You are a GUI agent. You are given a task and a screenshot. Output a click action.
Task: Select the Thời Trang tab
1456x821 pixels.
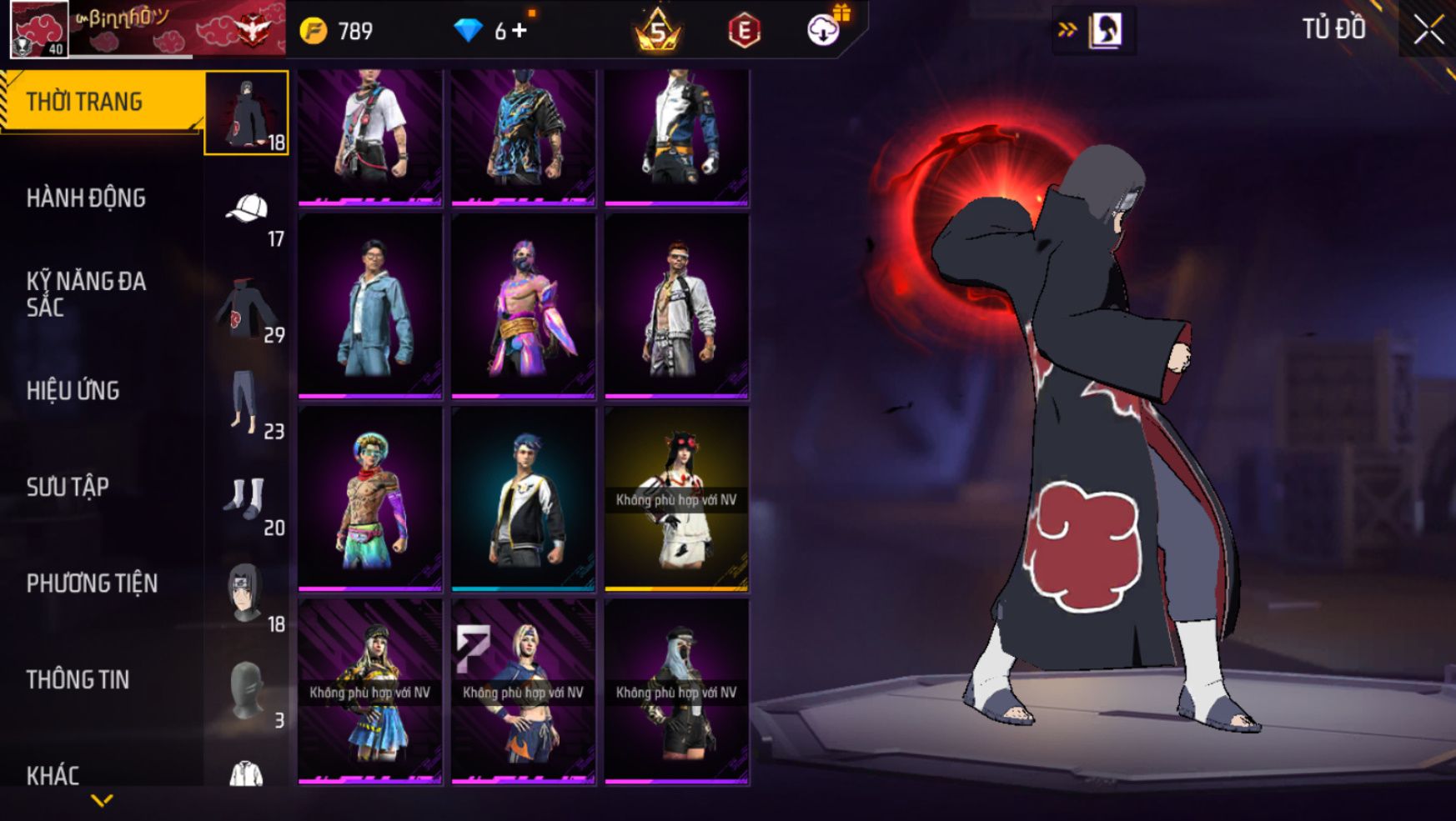pyautogui.click(x=84, y=102)
